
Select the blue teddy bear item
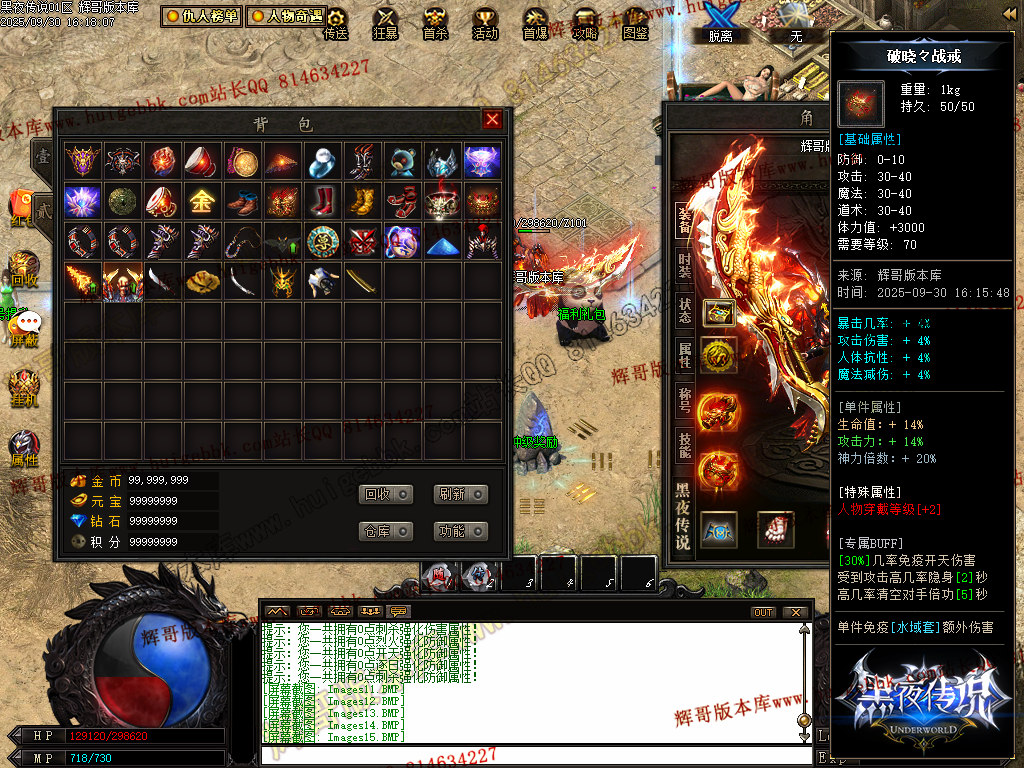(402, 161)
